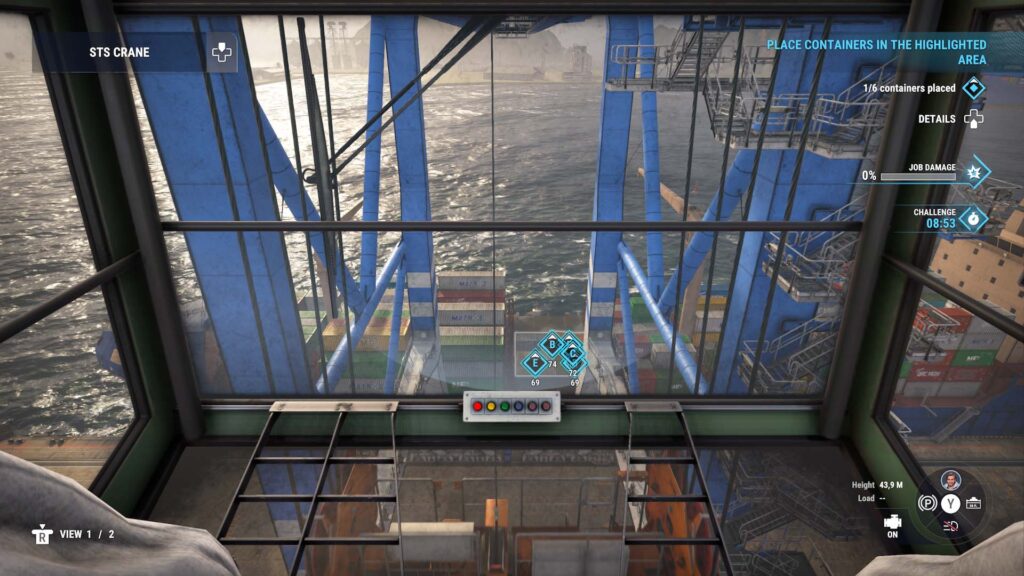Choose container marker C
This screenshot has height=576, width=1024.
click(573, 354)
